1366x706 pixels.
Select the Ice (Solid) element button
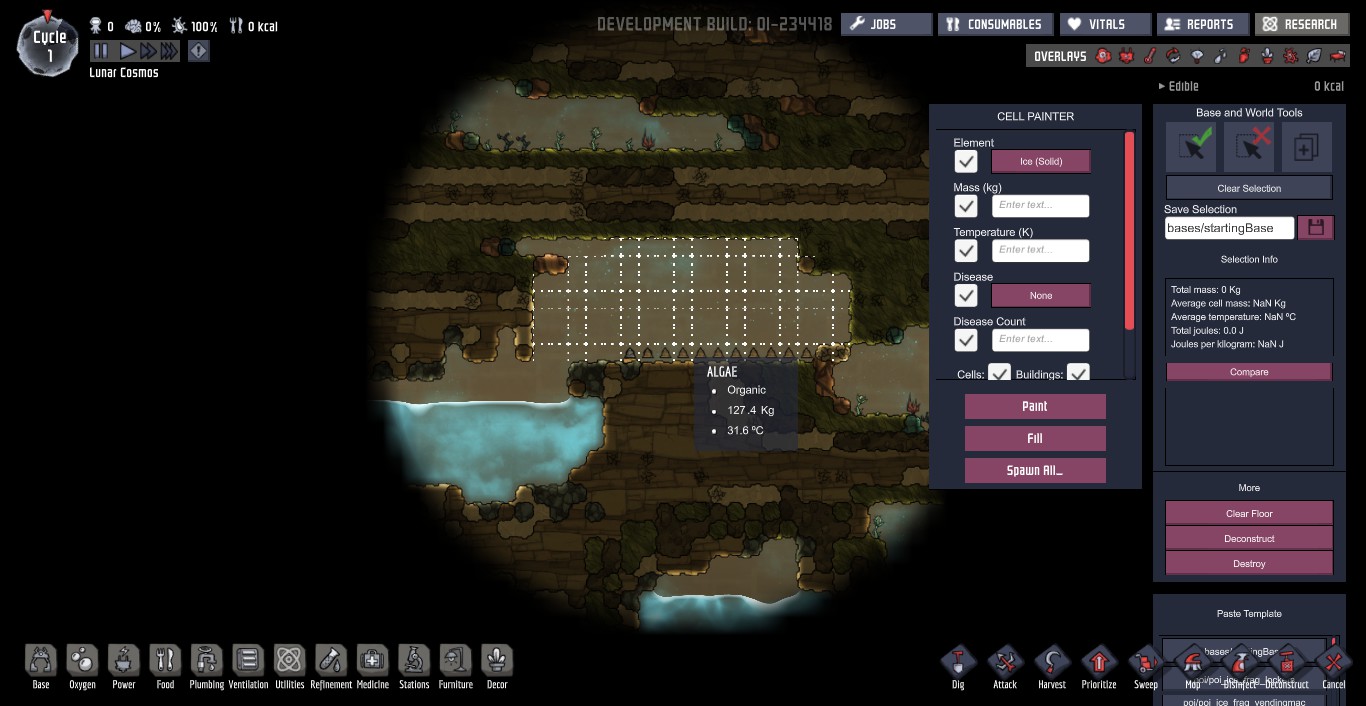tap(1040, 161)
